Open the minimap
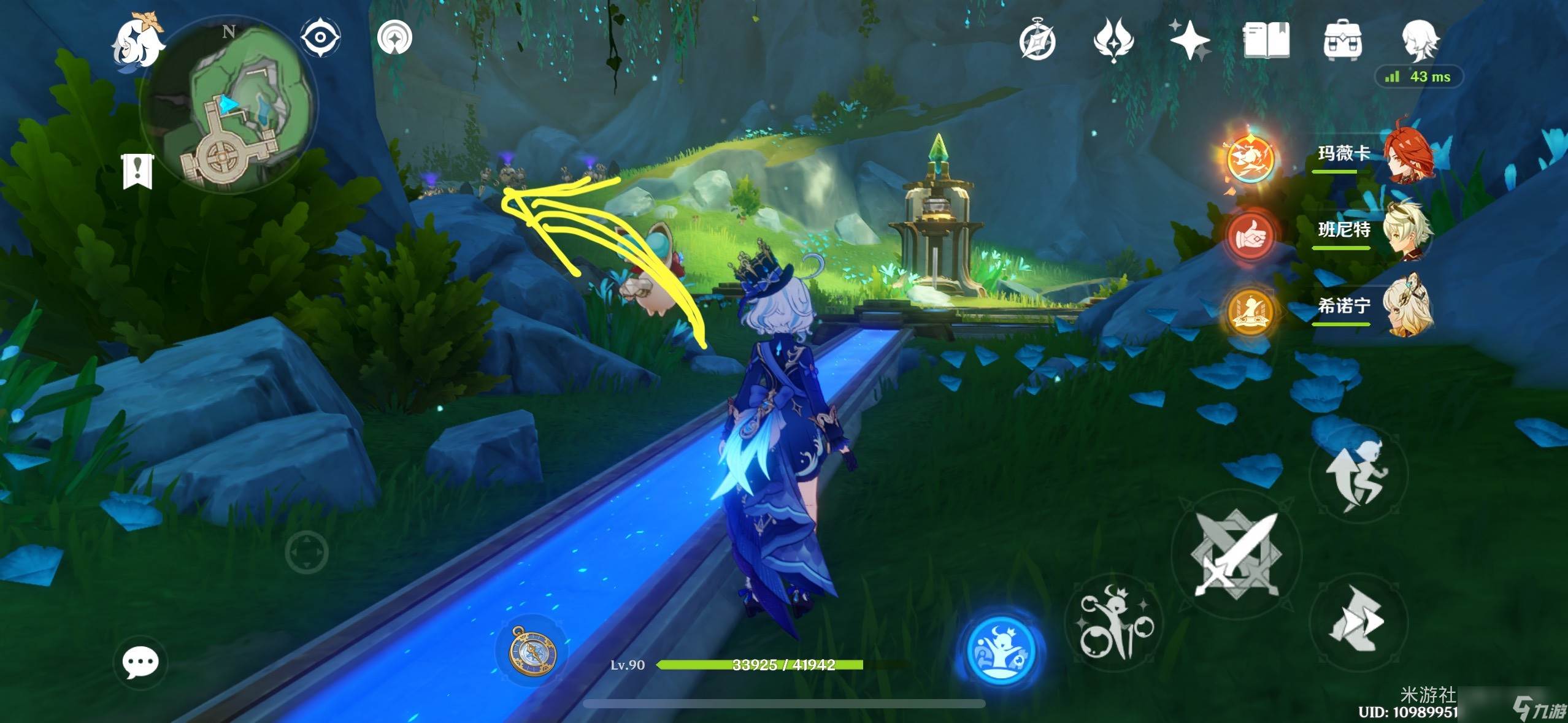The width and height of the screenshot is (1568, 723). coord(228,108)
